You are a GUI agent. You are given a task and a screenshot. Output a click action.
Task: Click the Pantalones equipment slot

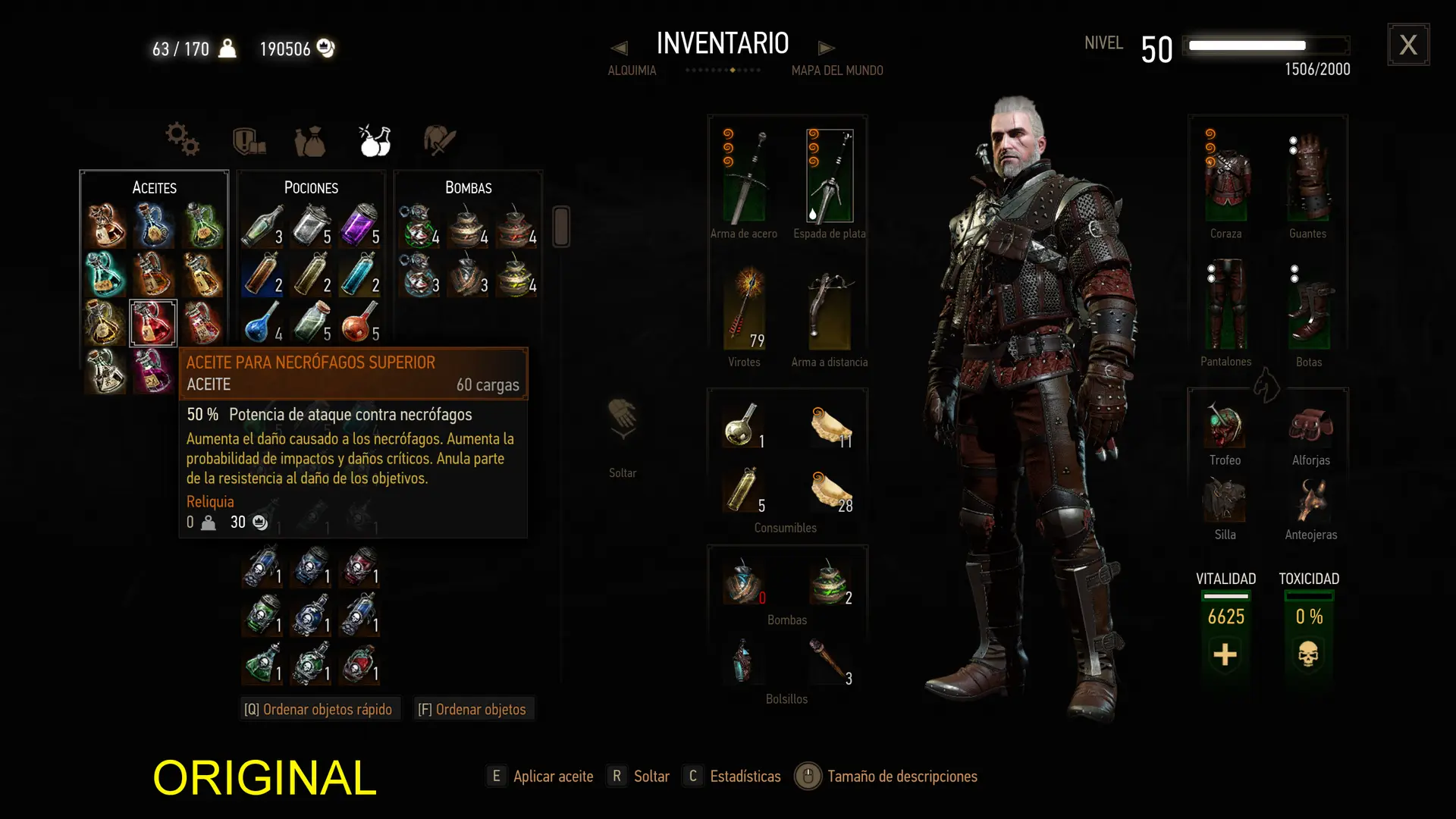click(x=1225, y=306)
